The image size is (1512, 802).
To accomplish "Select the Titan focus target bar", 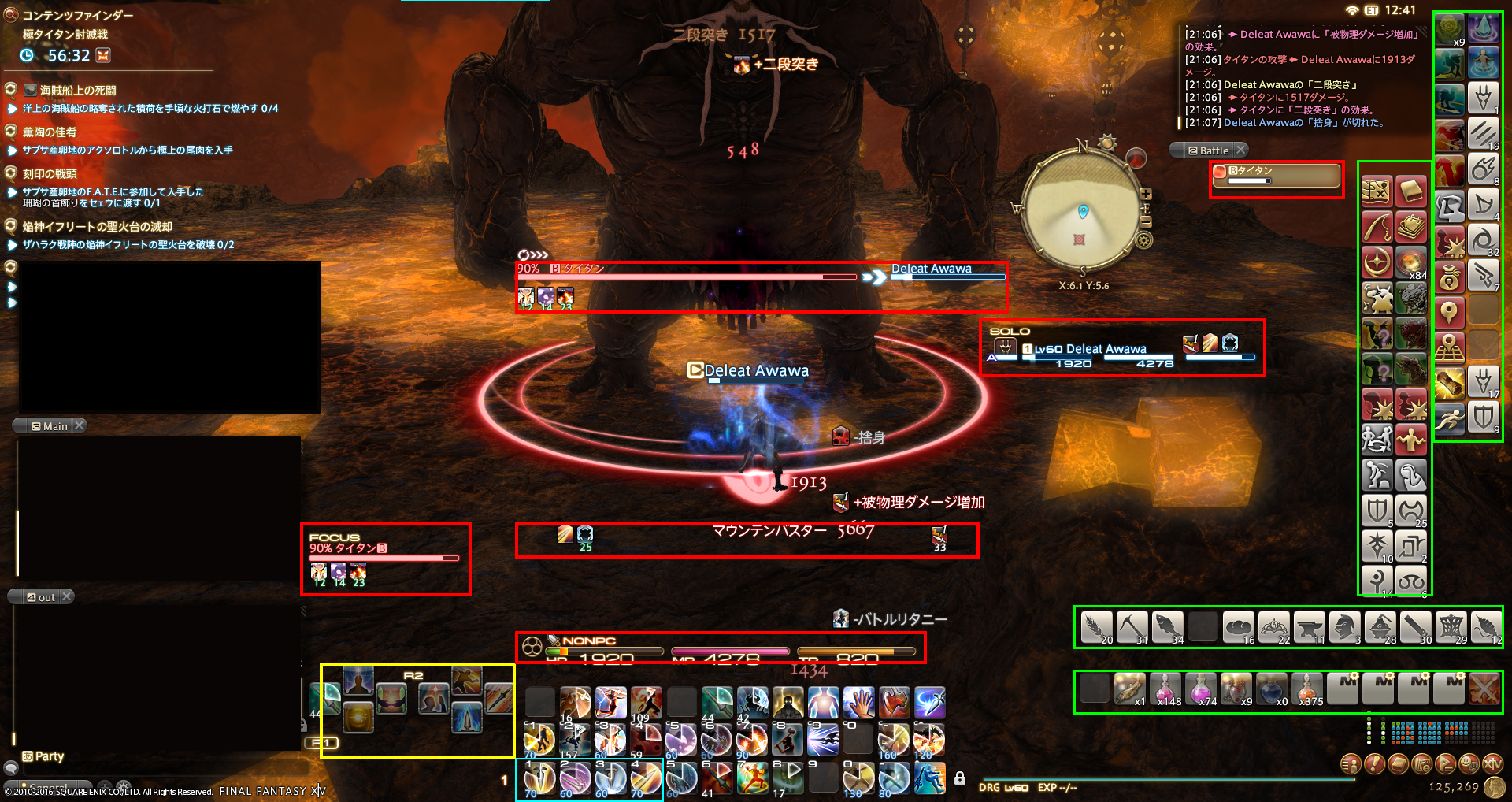I will click(384, 553).
